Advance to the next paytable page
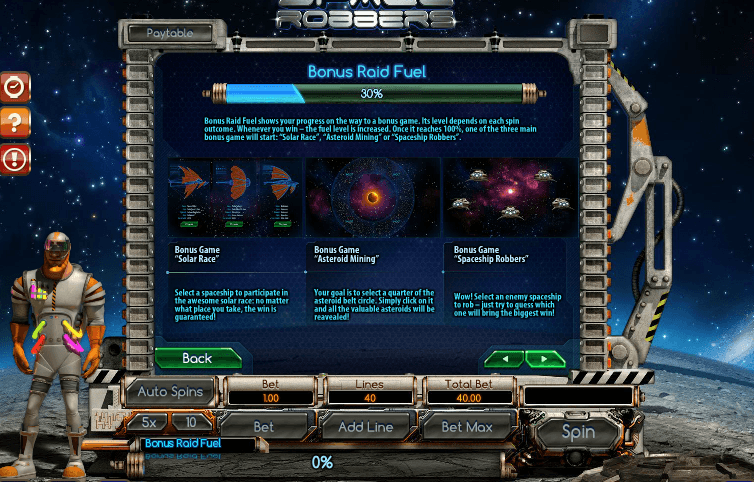This screenshot has width=754, height=482. (545, 358)
